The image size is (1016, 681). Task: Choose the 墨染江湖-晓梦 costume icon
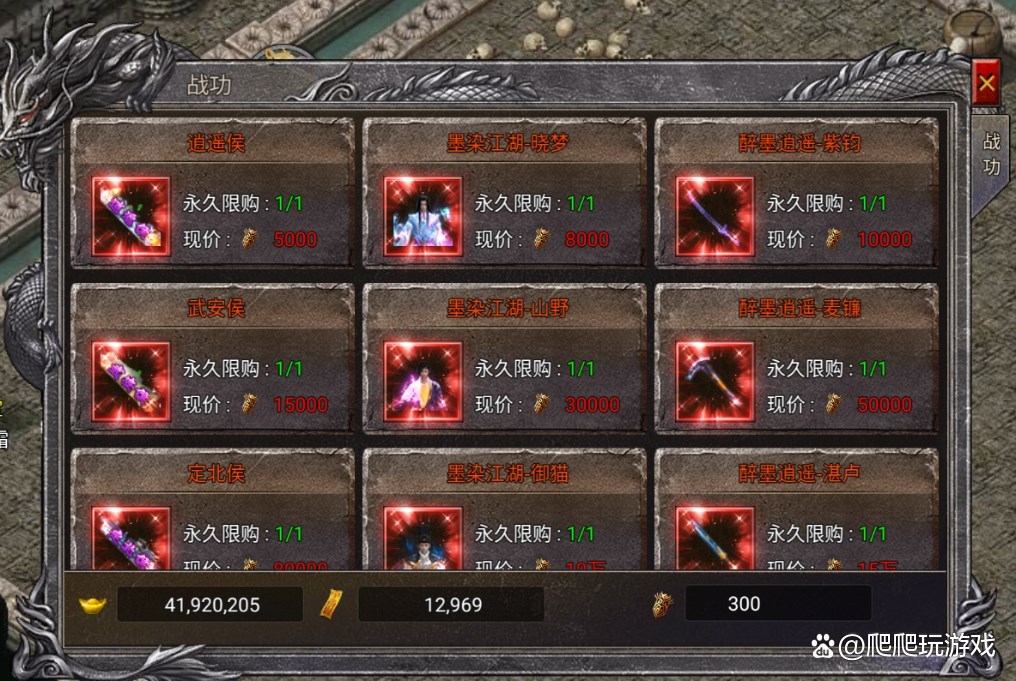[x=423, y=216]
